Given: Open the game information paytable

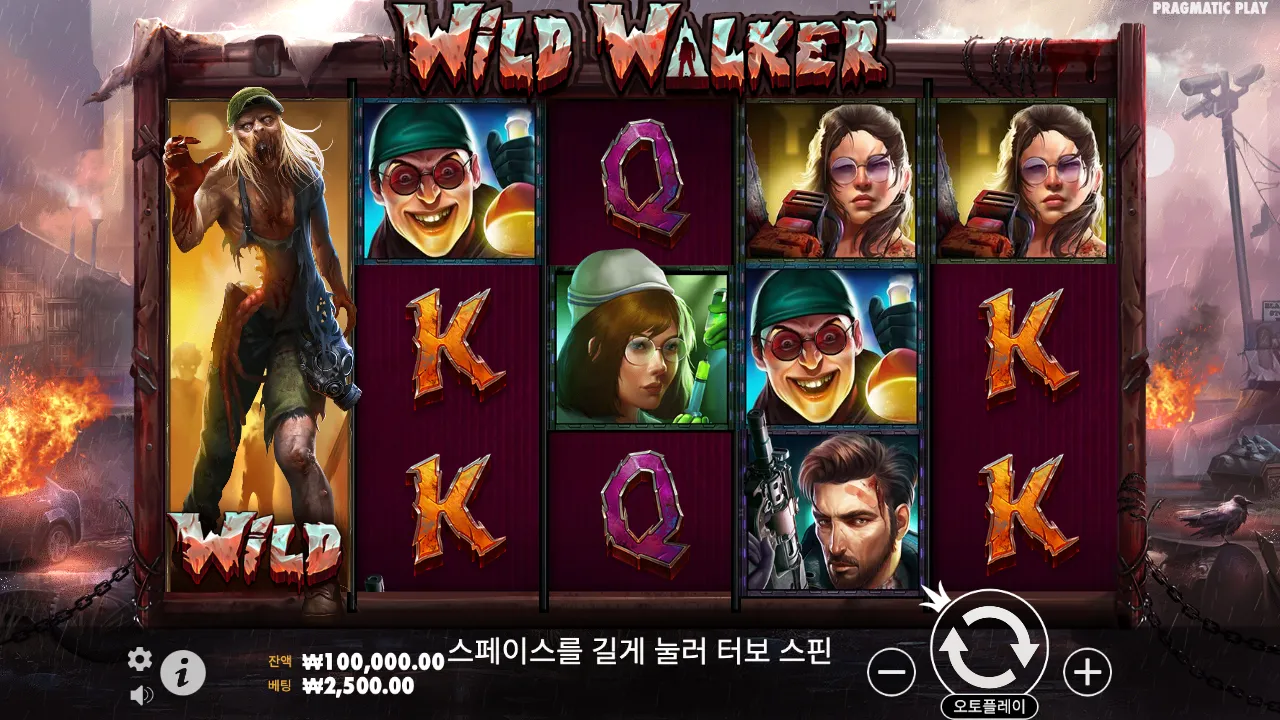Looking at the screenshot, I should 181,672.
